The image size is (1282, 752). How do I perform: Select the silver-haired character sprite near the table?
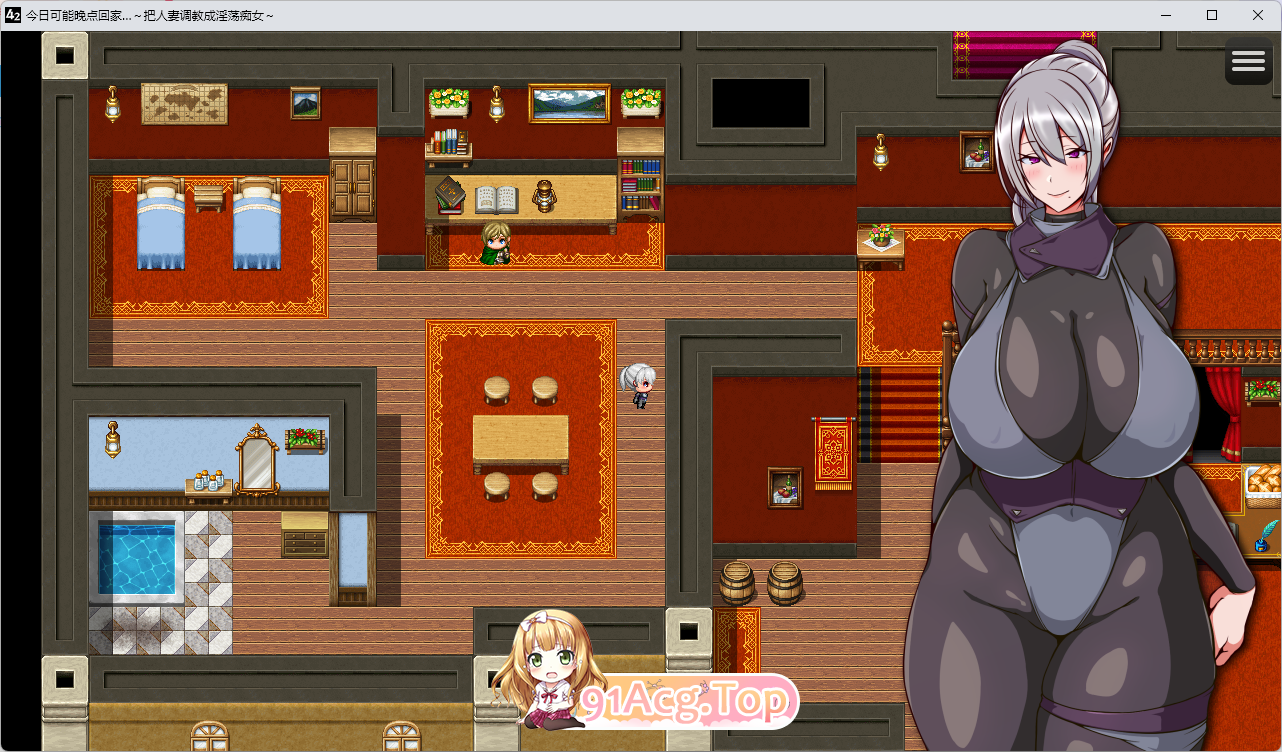point(639,385)
